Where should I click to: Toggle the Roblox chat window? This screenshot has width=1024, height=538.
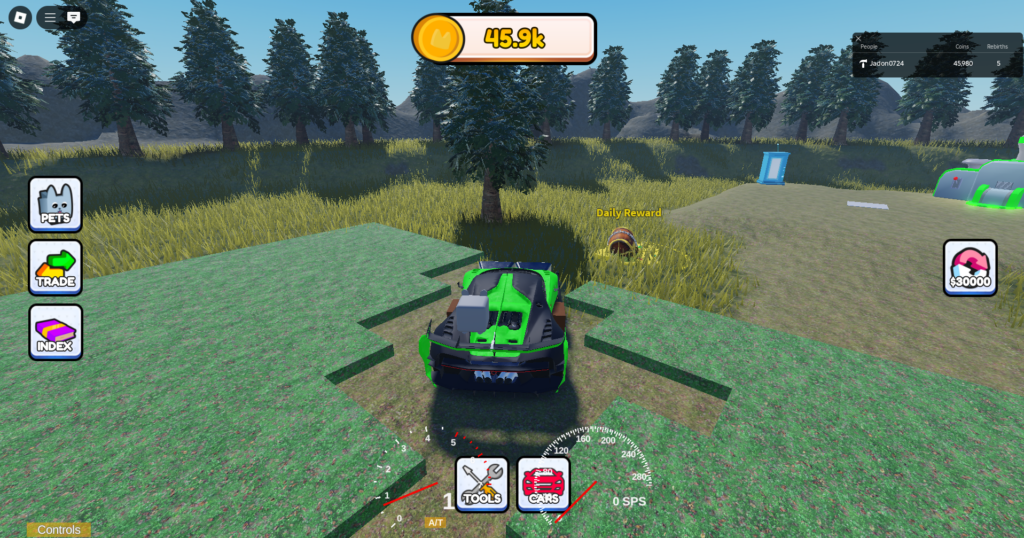point(74,17)
